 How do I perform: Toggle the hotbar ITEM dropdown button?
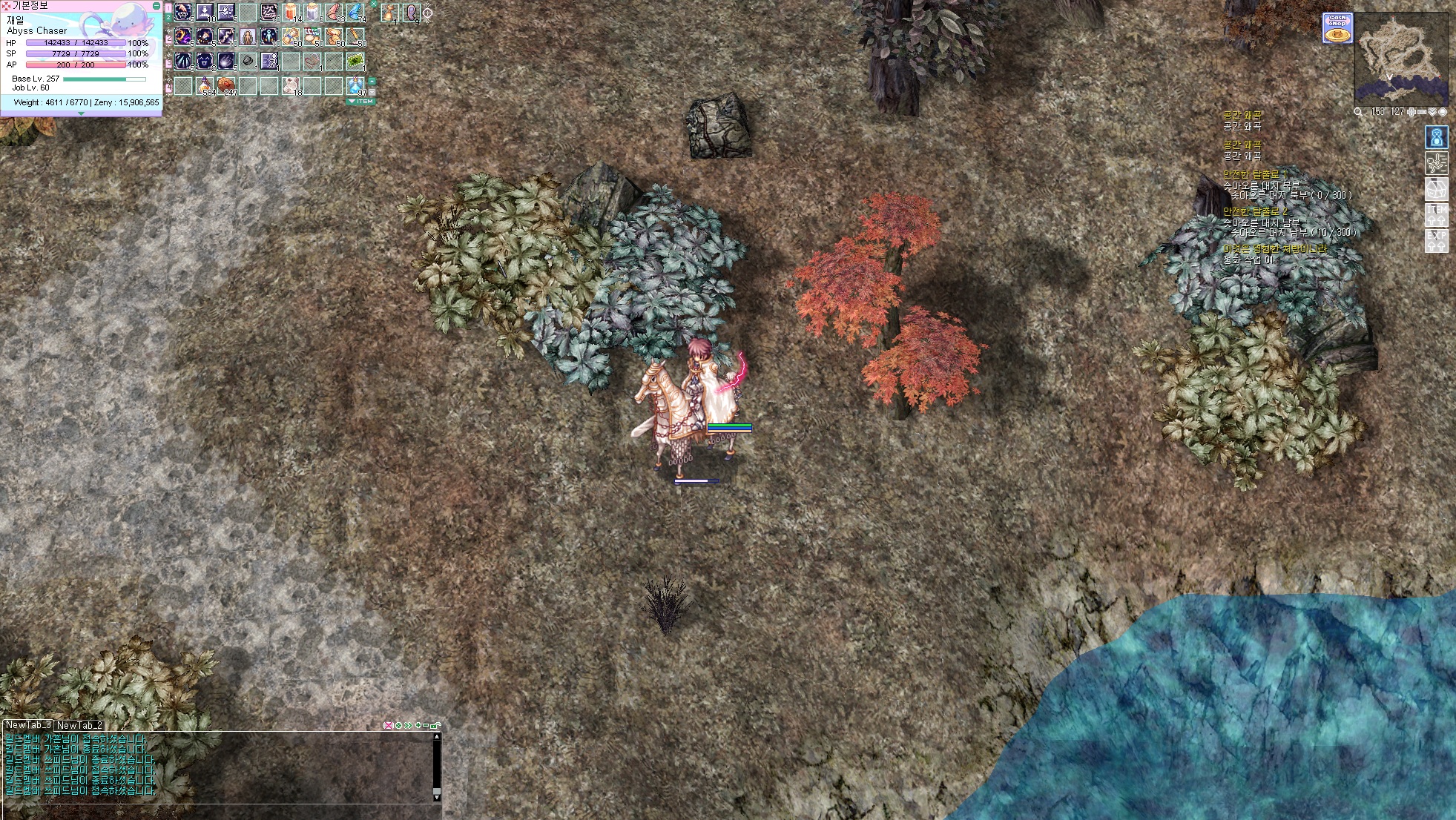[361, 102]
